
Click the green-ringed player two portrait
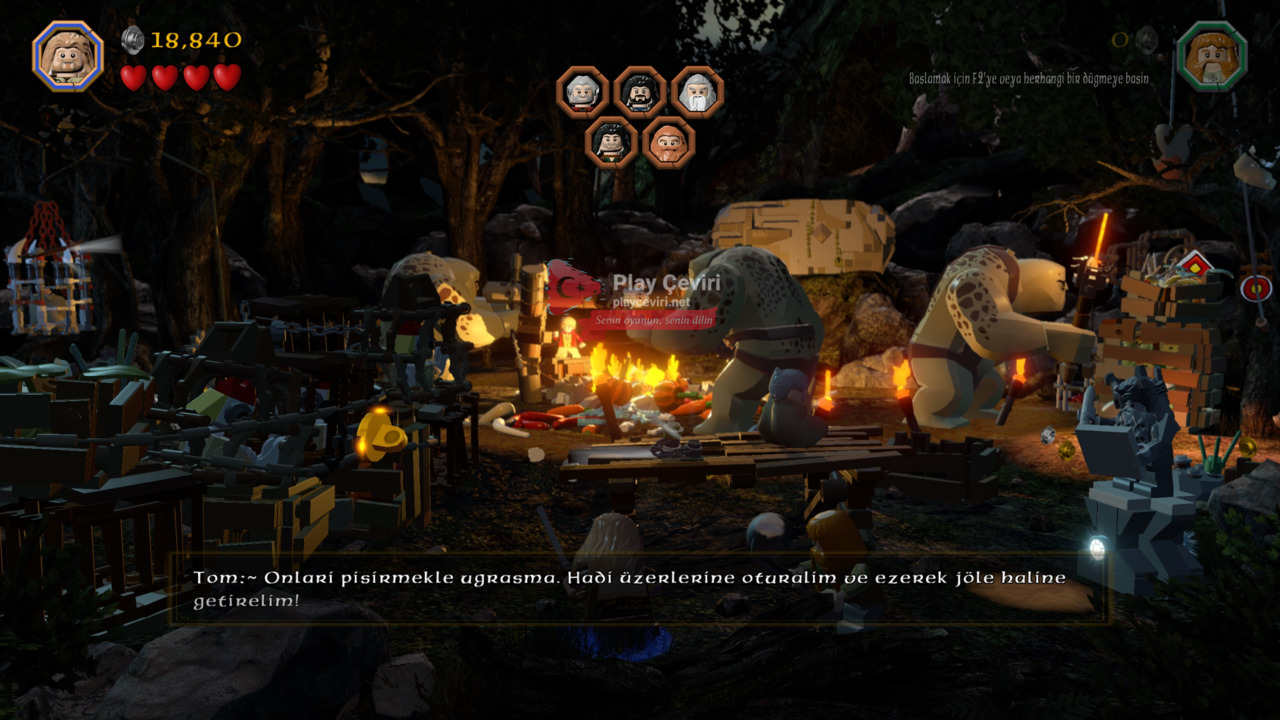coord(1211,56)
